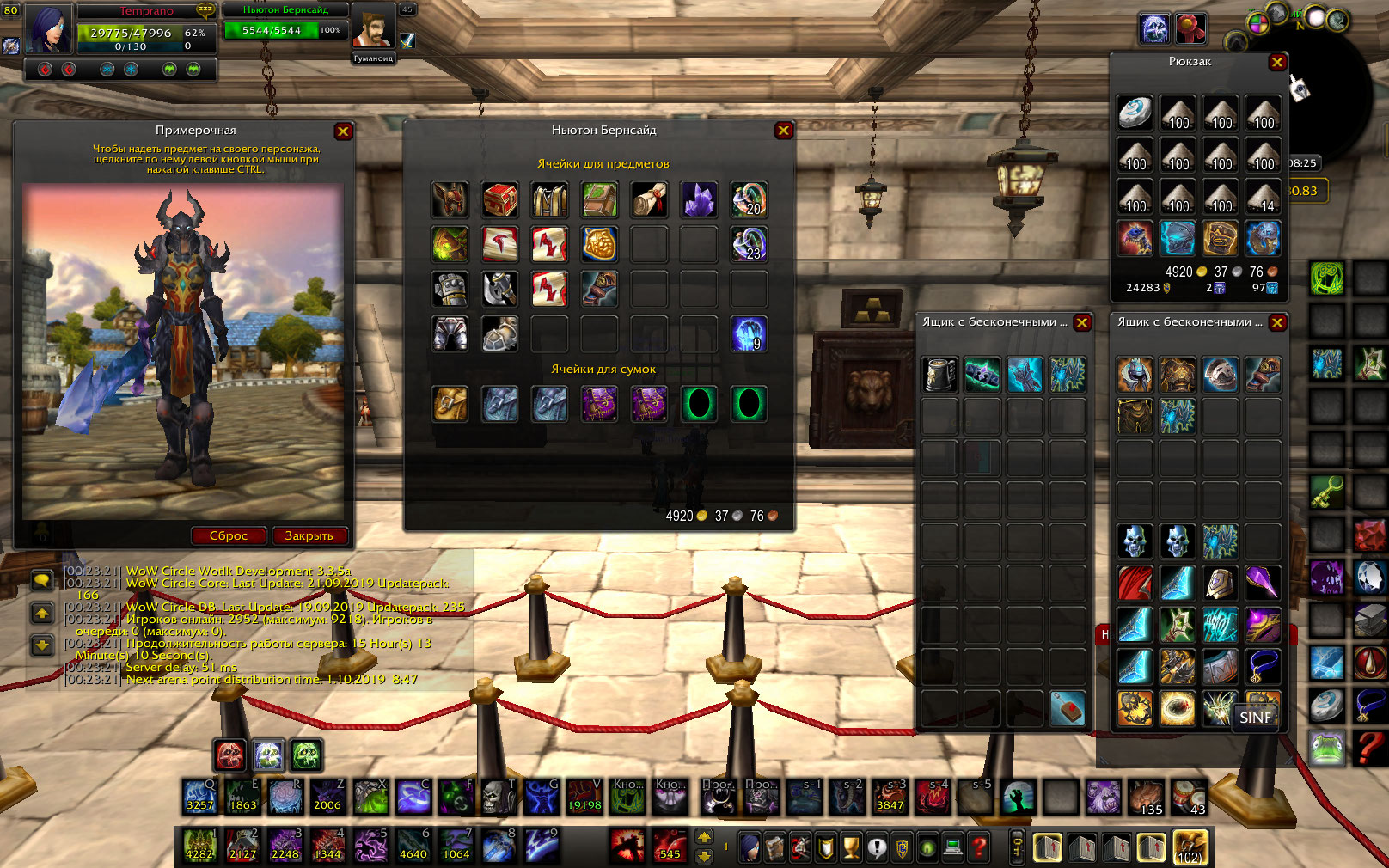Pick the purple crystal bank item
Image resolution: width=1389 pixels, height=868 pixels.
coord(699,199)
